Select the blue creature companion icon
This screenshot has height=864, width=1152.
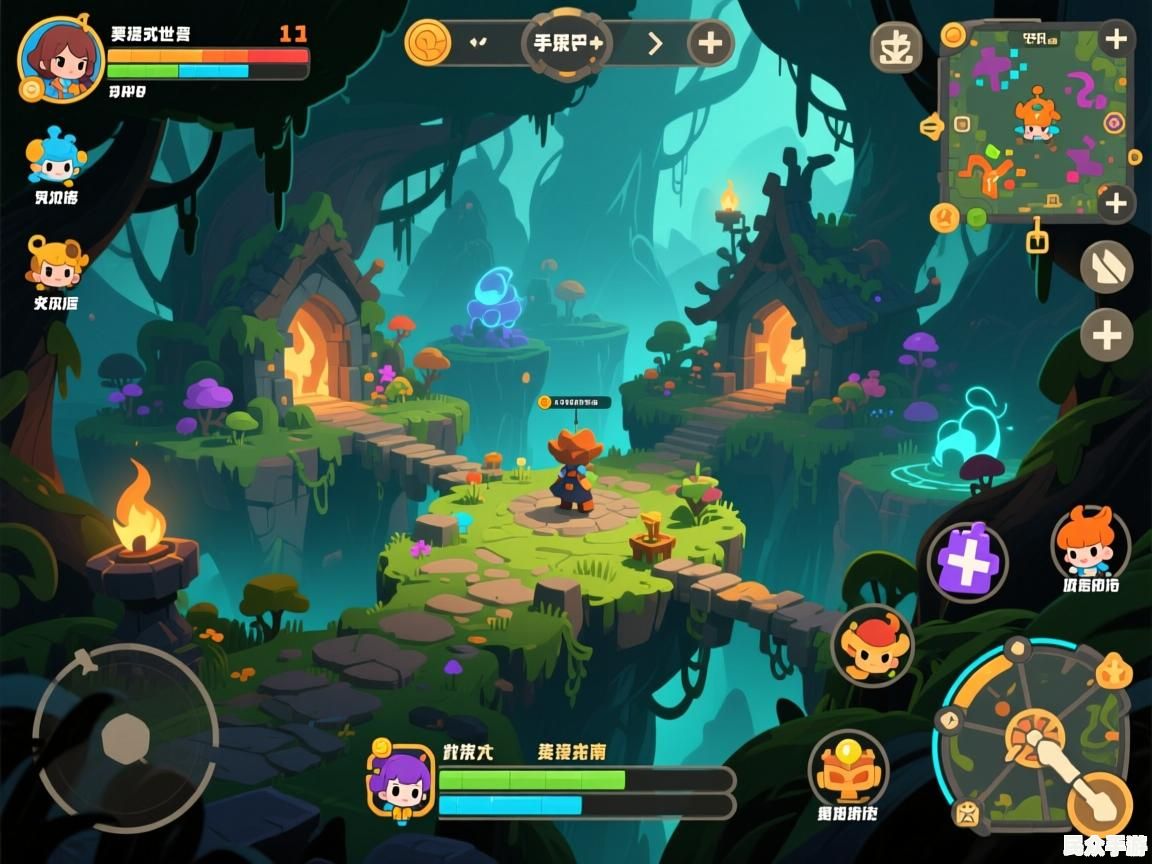pyautogui.click(x=56, y=157)
